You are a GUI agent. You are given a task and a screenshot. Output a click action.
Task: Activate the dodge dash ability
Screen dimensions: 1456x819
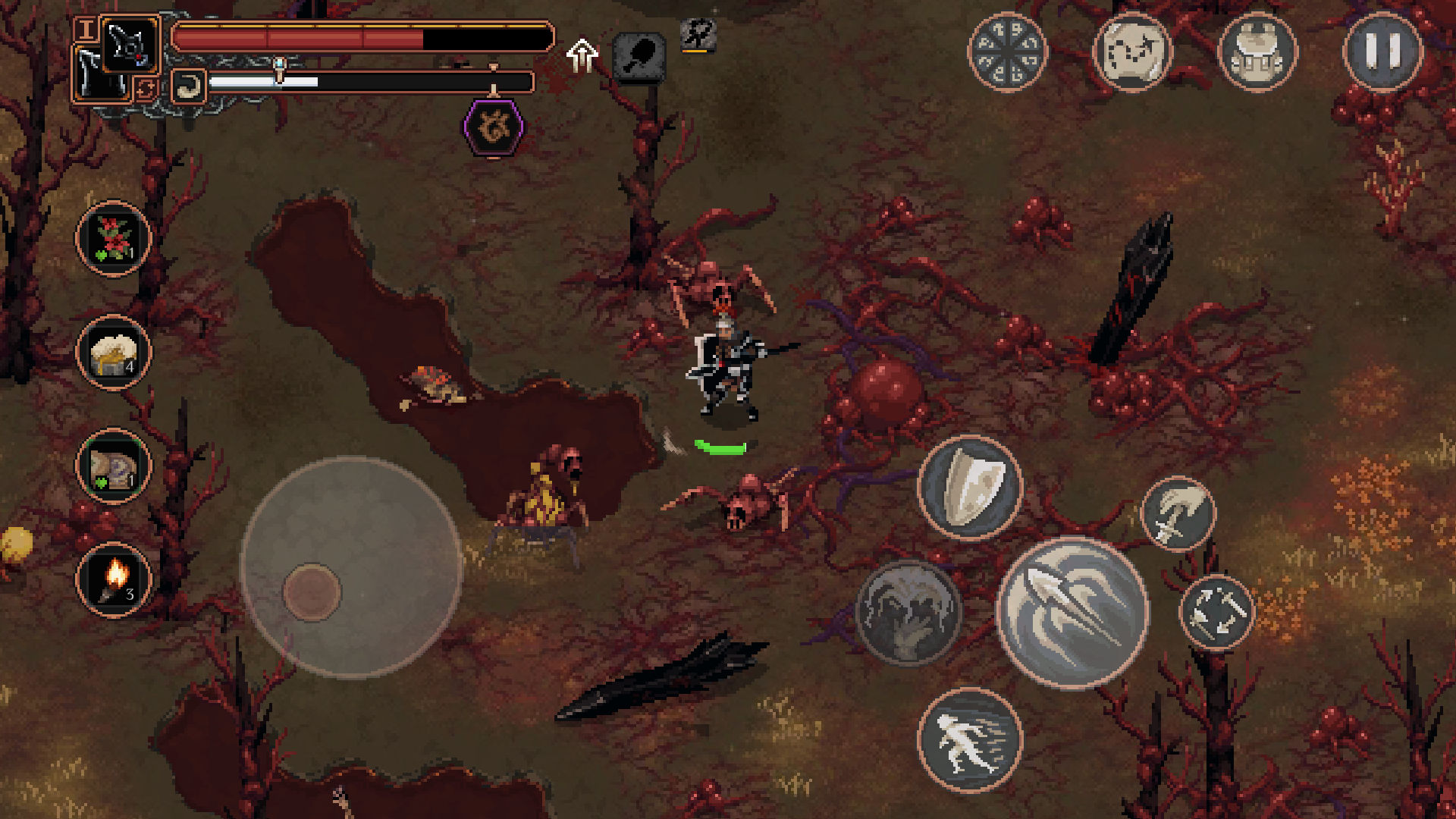pyautogui.click(x=970, y=739)
